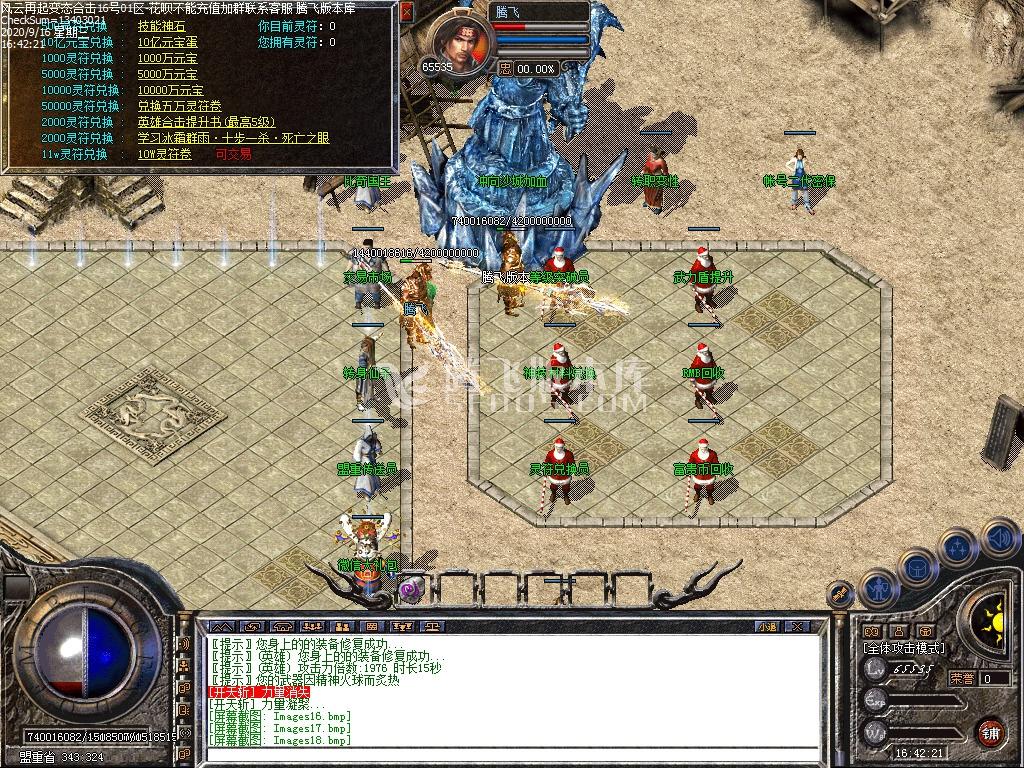
Task: Switch the 全体攻击模式 attack mode label
Action: click(x=904, y=648)
